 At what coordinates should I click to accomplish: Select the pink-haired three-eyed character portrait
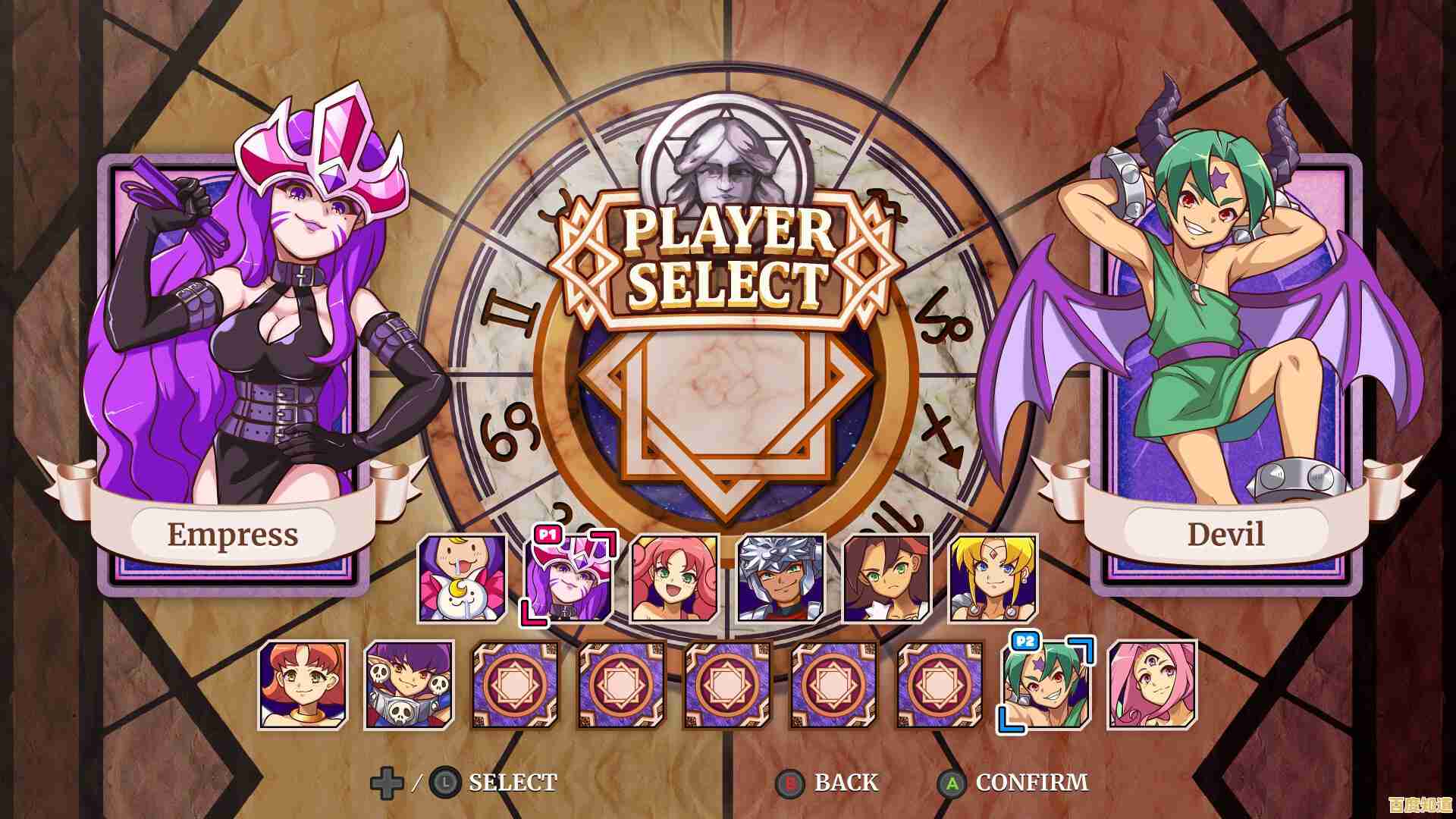point(1153,686)
